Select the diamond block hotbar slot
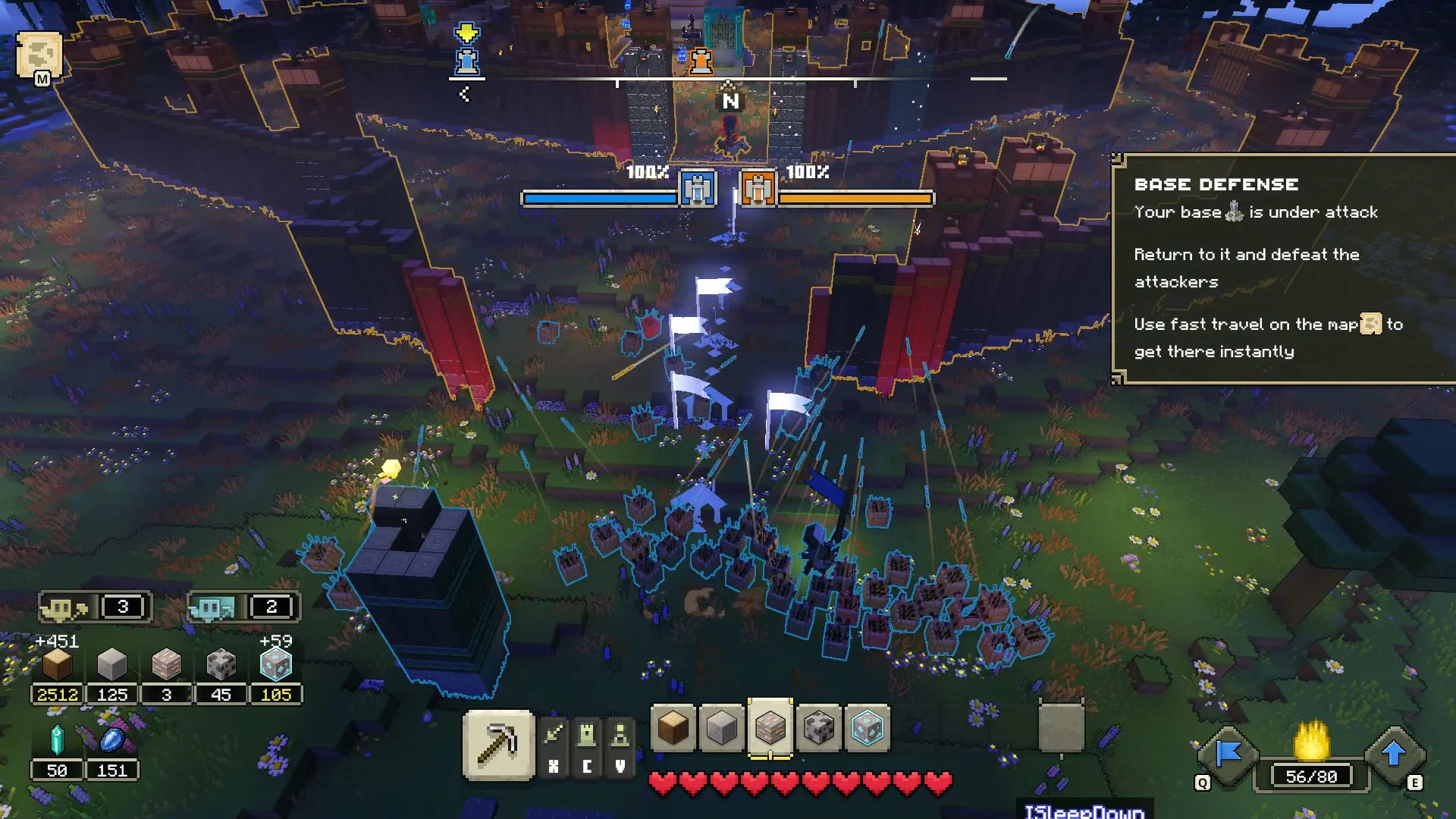This screenshot has width=1456, height=819. point(867,728)
